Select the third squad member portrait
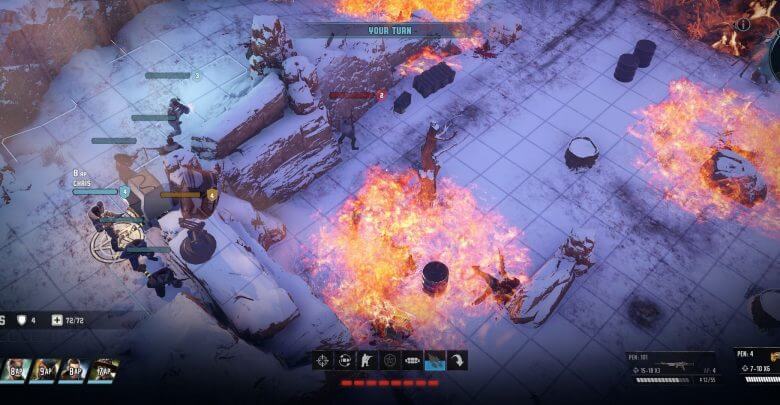This screenshot has width=780, height=405. point(74,371)
